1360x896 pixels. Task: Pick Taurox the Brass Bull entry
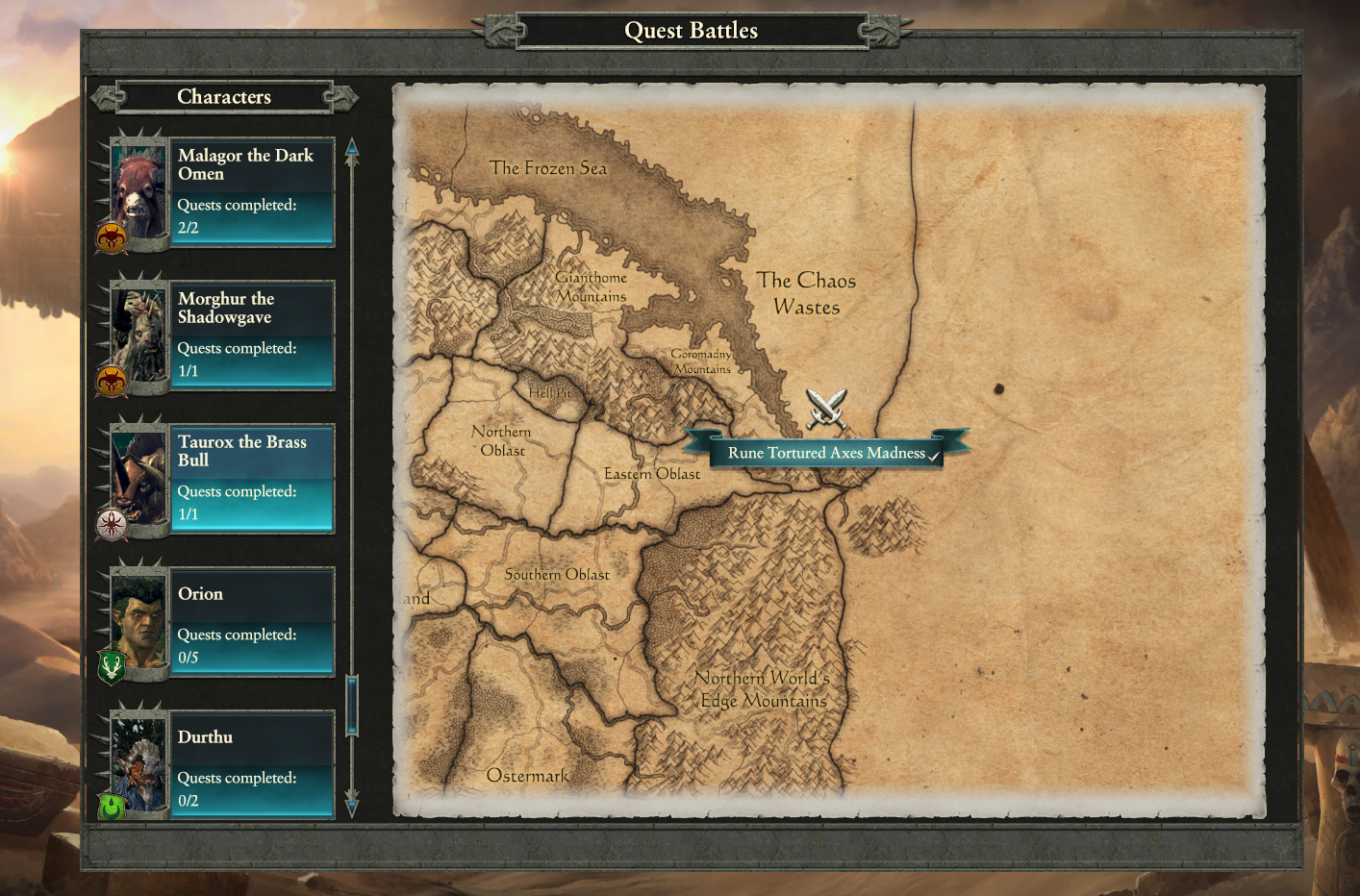tap(252, 479)
